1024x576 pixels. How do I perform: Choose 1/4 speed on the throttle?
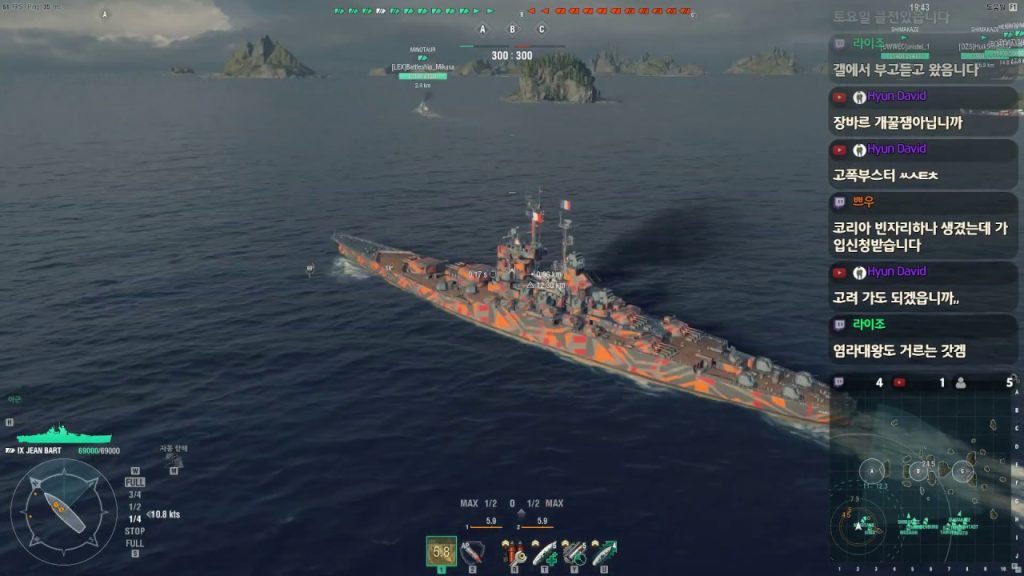pos(134,519)
